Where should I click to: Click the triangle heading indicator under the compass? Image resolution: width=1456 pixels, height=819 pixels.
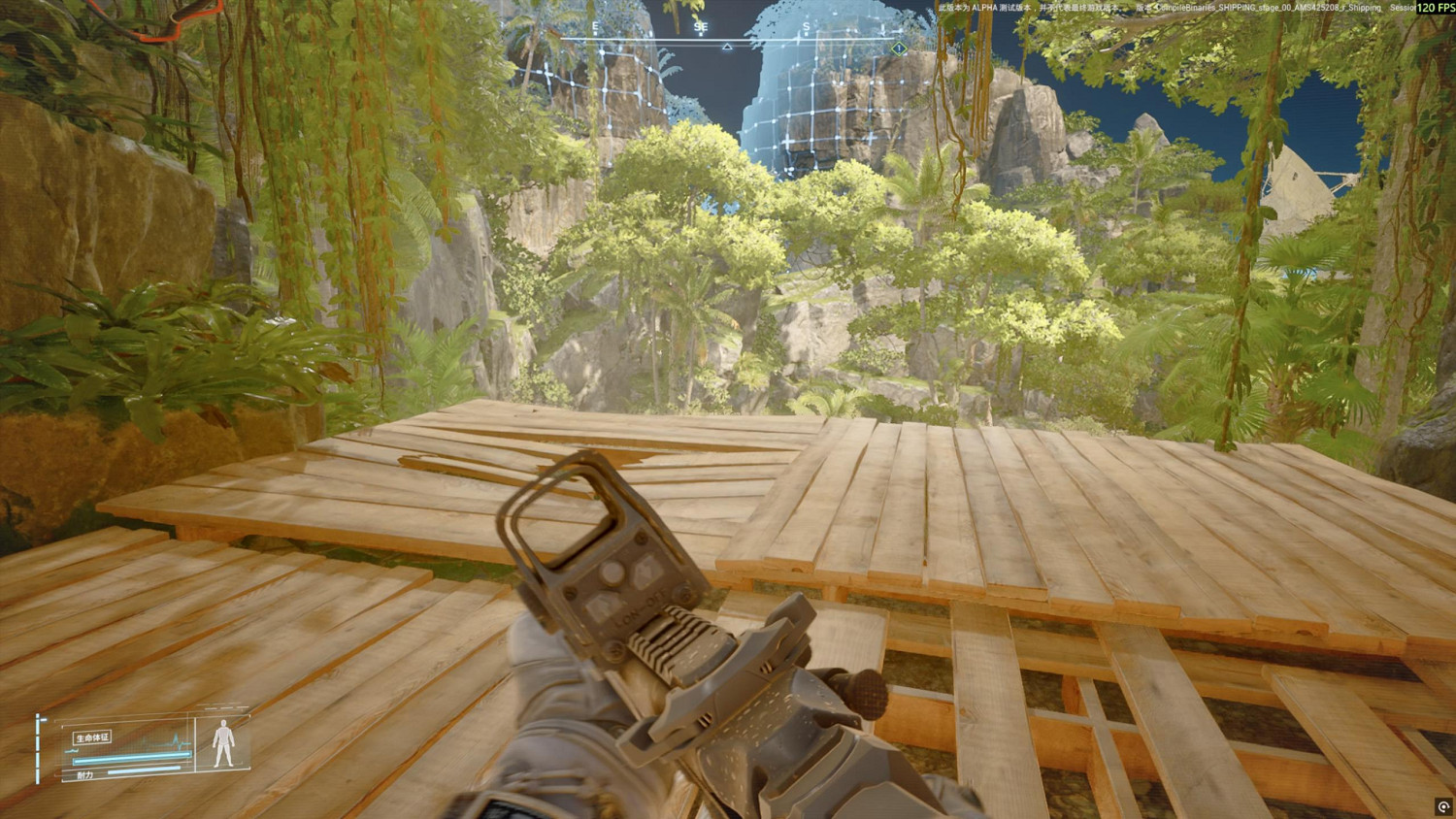(727, 47)
